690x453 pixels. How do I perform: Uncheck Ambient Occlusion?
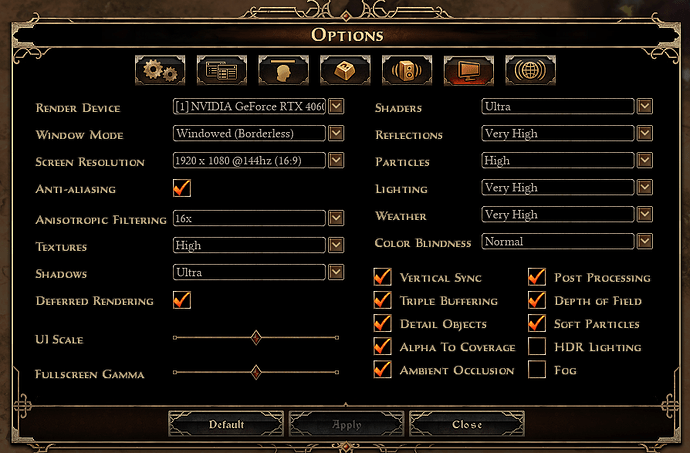(382, 370)
